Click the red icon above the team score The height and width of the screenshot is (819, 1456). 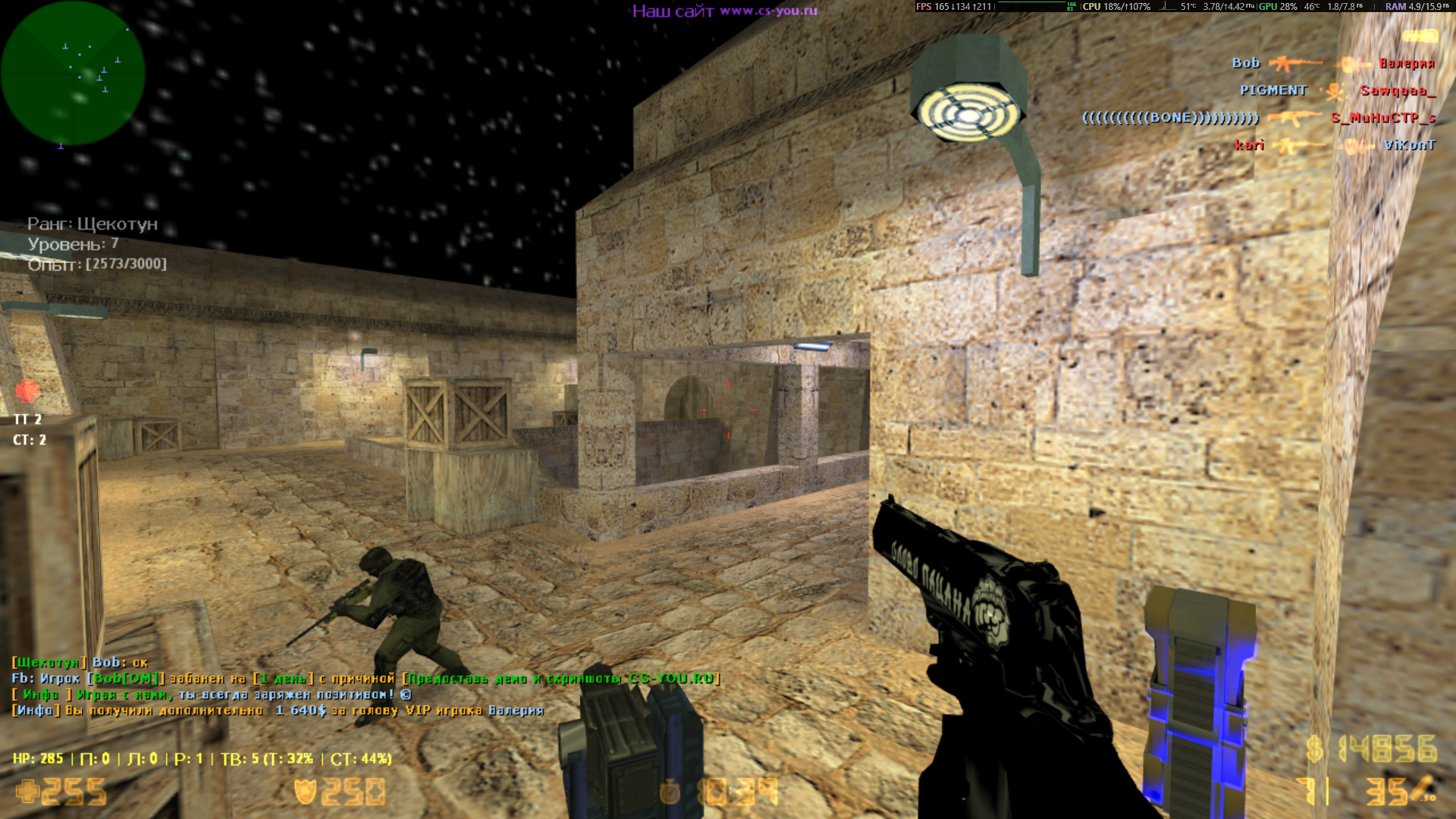tap(28, 391)
